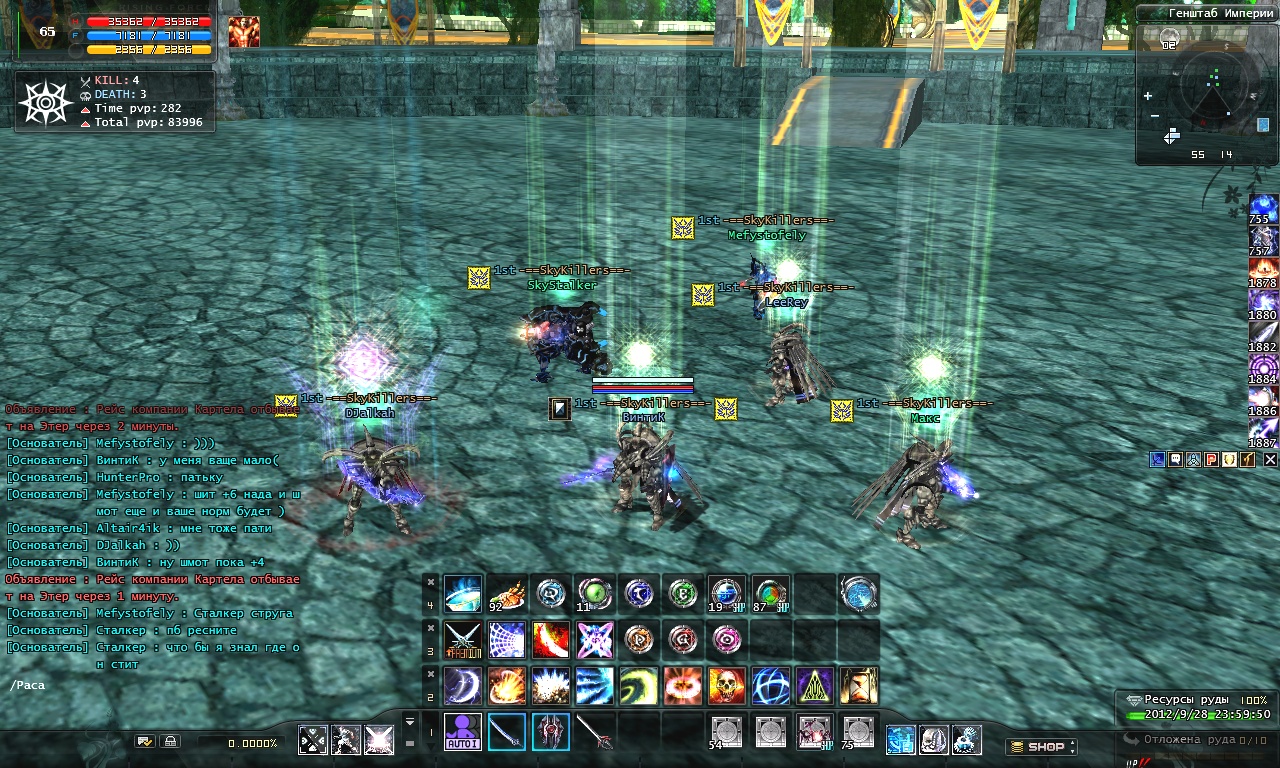Click the padlock button on bottom bar
The height and width of the screenshot is (768, 1280).
click(x=170, y=742)
